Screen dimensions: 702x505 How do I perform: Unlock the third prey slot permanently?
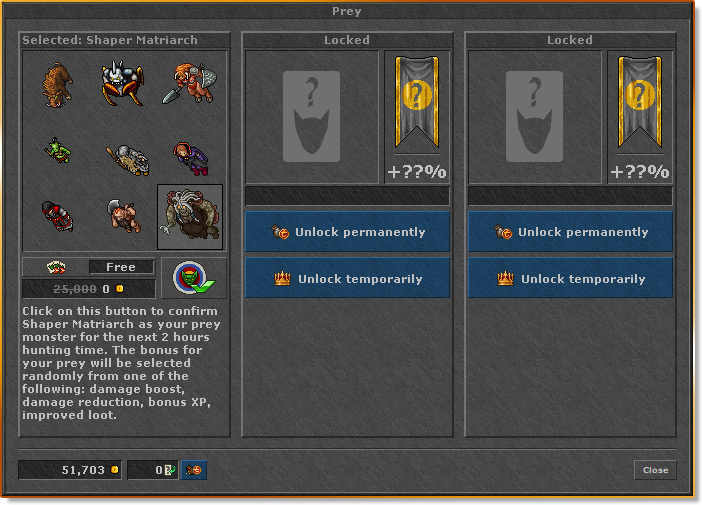tap(570, 232)
